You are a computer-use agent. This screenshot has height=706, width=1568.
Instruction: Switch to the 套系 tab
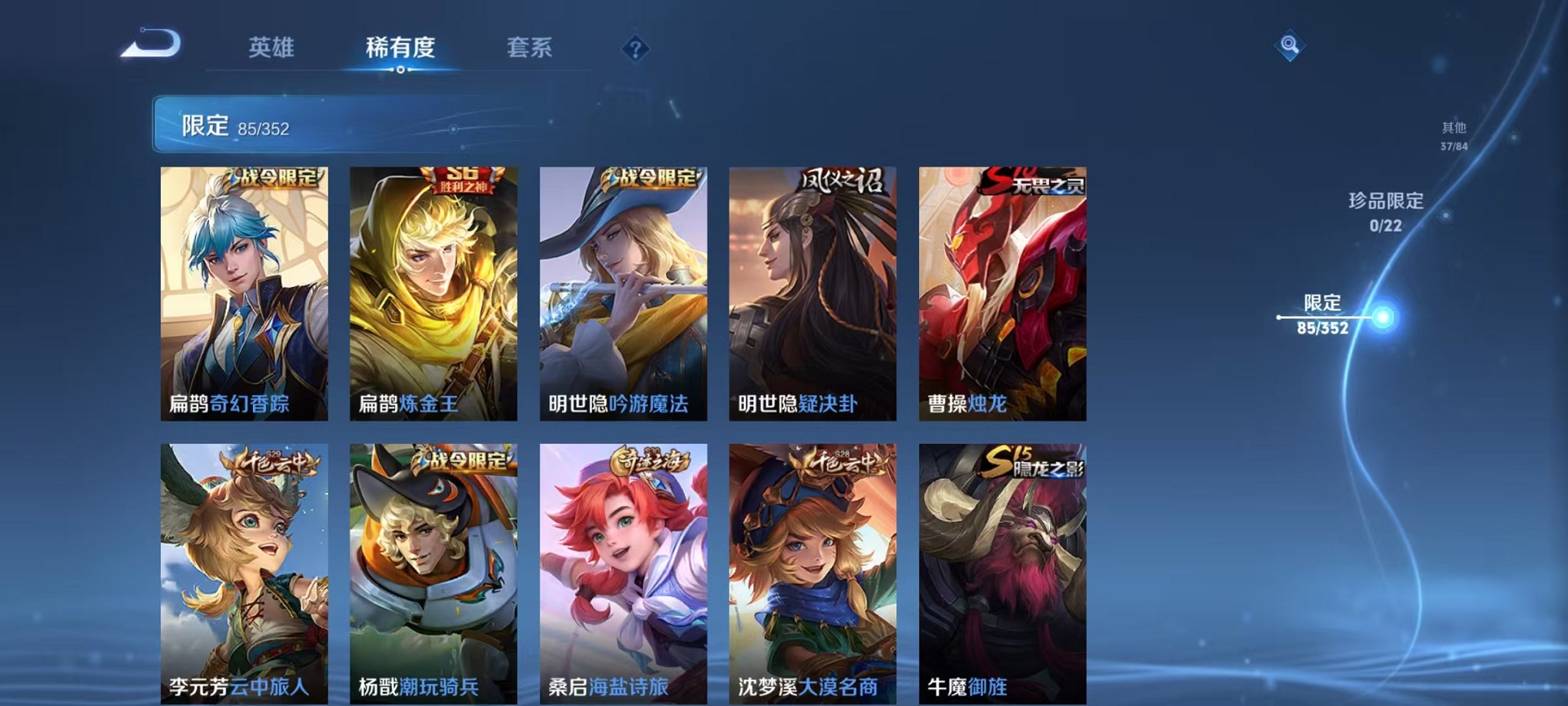530,48
